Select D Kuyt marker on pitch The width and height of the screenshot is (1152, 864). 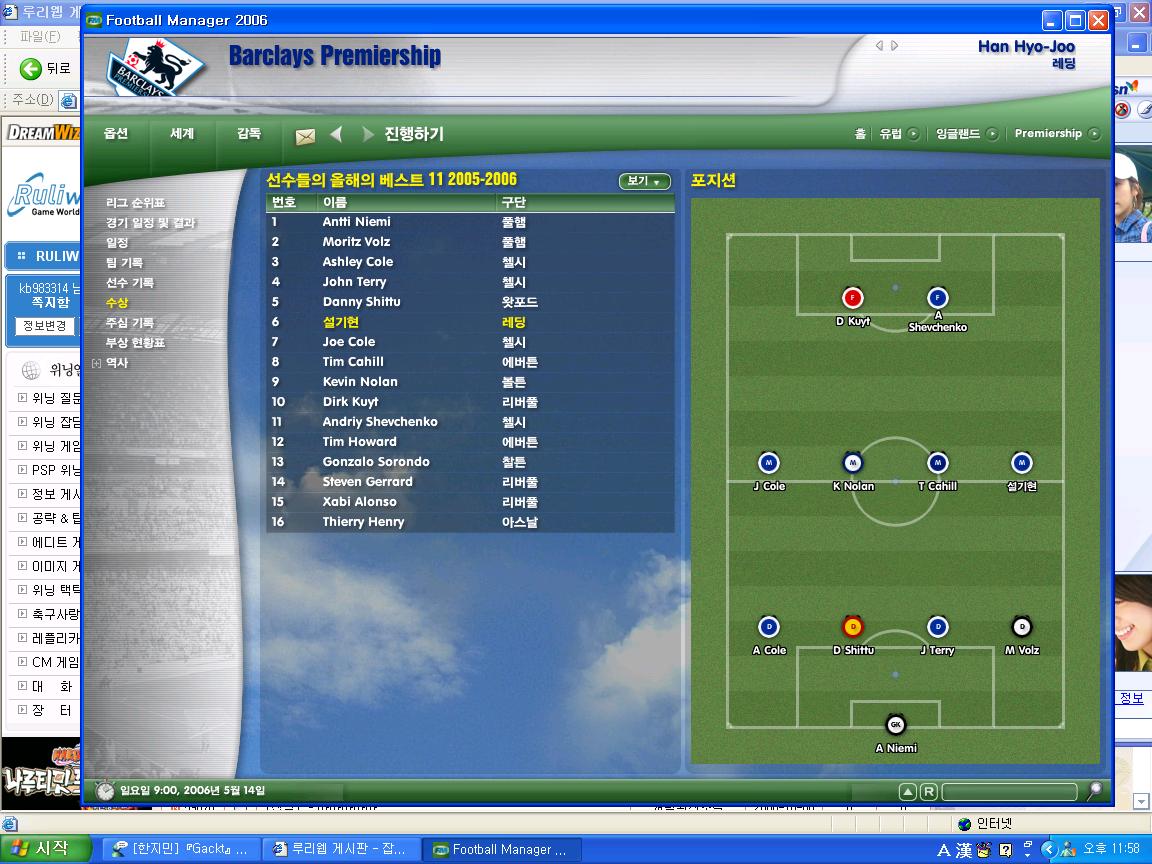pos(853,298)
